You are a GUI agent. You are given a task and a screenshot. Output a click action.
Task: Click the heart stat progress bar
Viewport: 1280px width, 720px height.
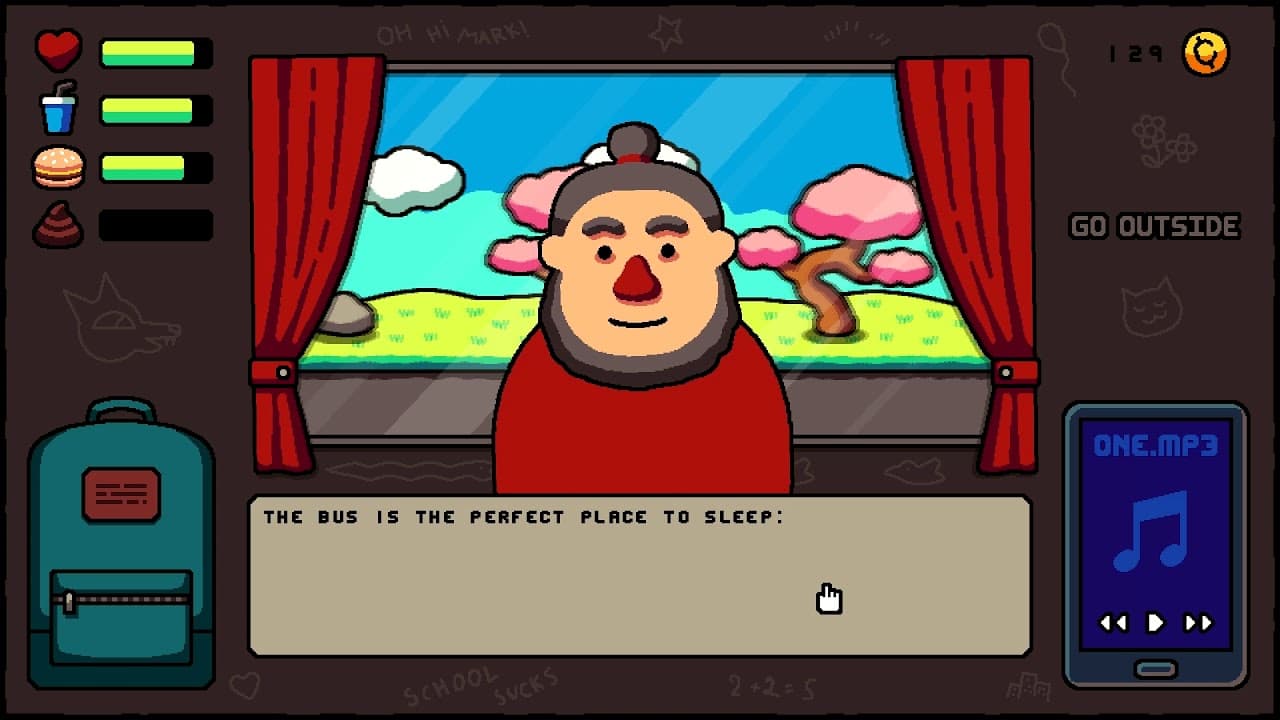(155, 52)
